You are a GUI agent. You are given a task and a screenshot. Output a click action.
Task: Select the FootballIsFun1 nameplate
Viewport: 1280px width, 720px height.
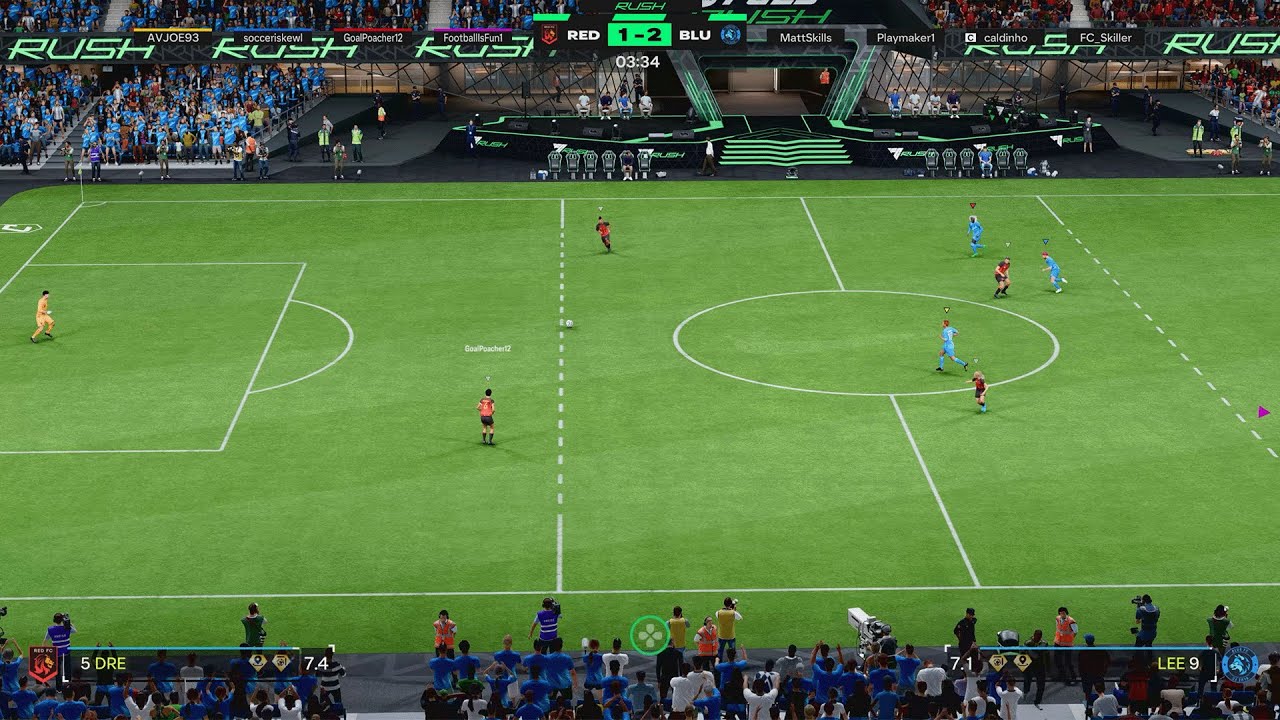pyautogui.click(x=473, y=36)
